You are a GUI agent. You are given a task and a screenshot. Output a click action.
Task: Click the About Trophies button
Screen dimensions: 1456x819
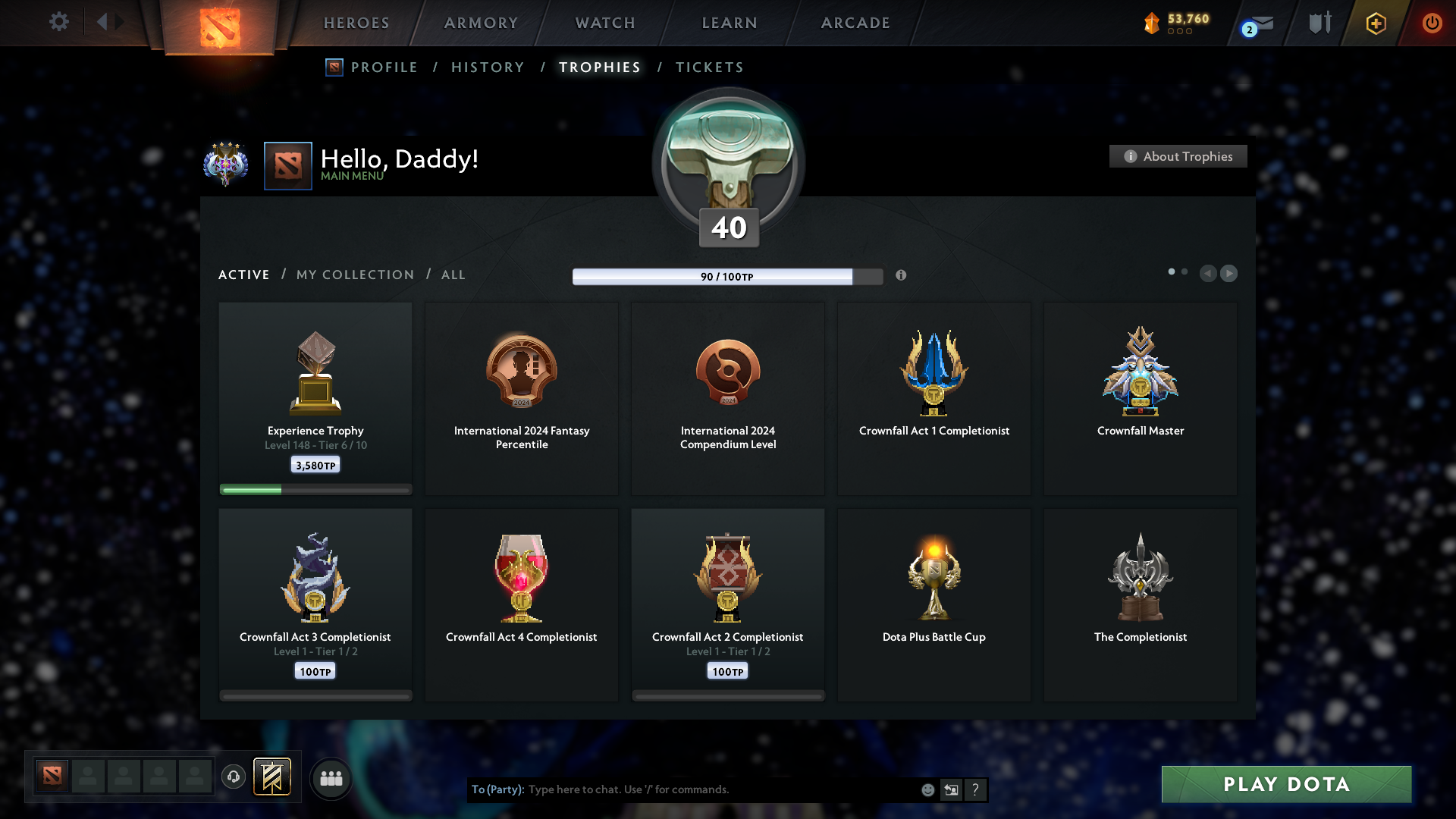(x=1178, y=156)
